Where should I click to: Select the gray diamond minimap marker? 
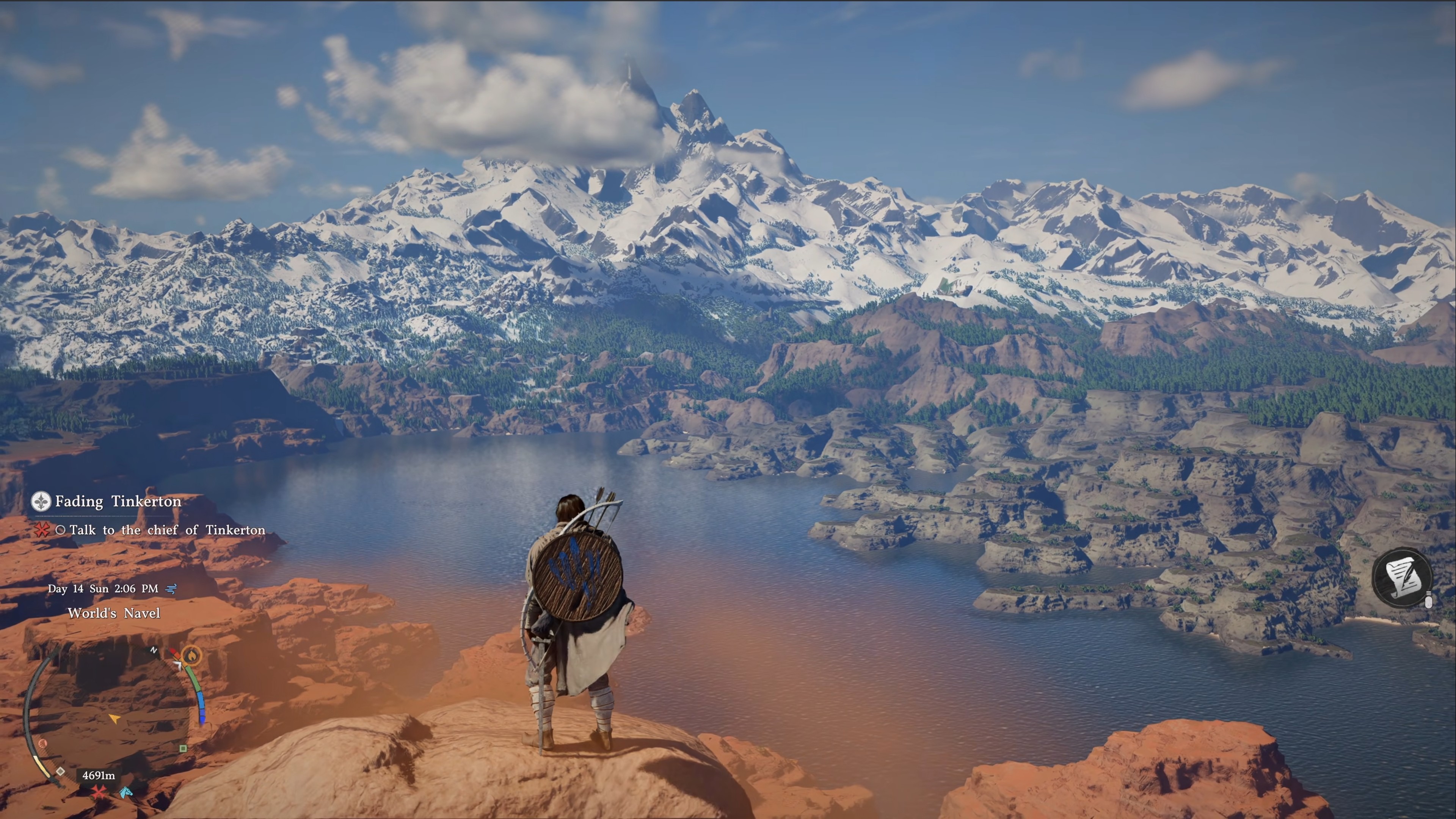[x=60, y=772]
